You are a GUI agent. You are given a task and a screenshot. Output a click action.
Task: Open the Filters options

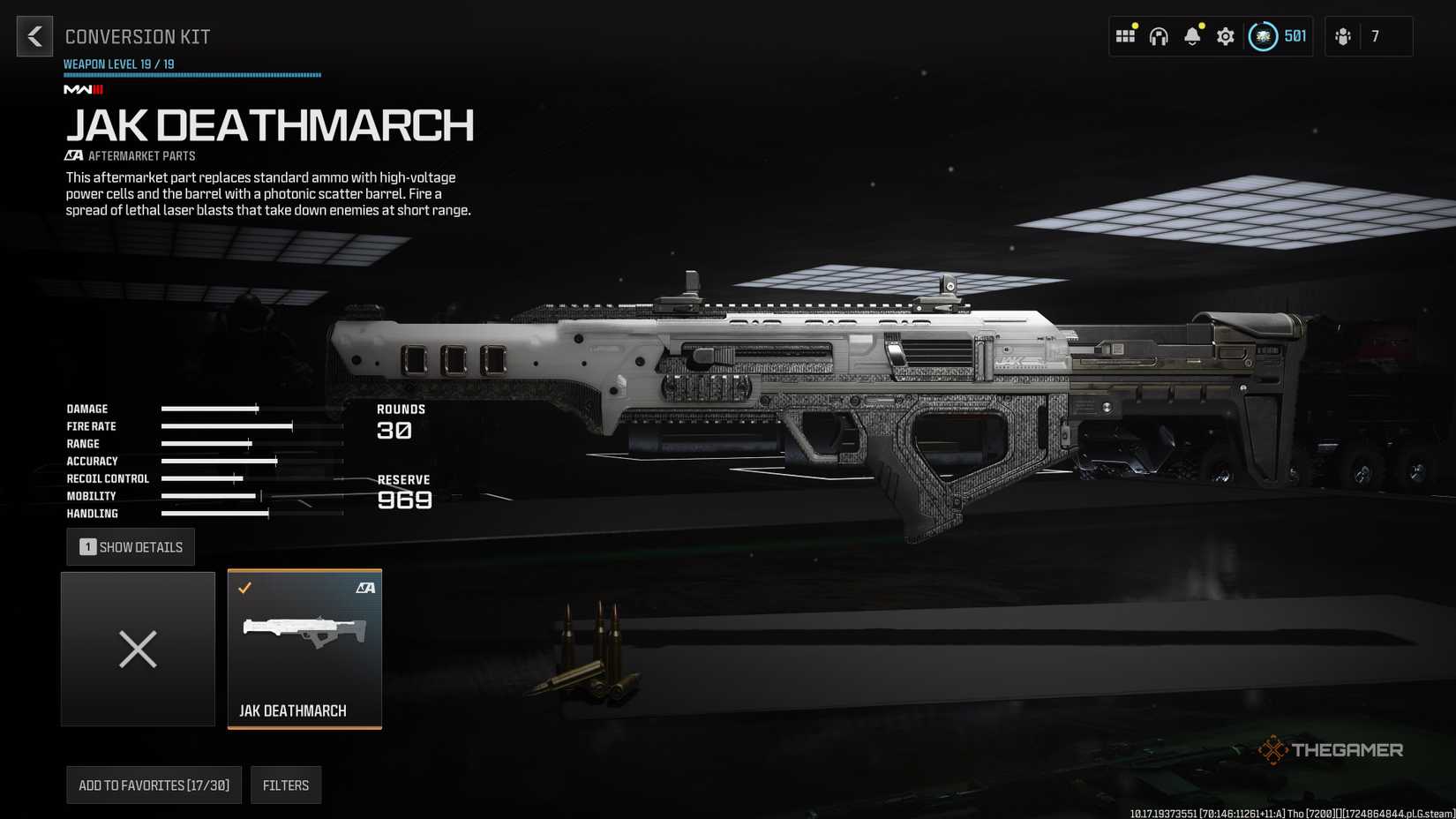(286, 785)
